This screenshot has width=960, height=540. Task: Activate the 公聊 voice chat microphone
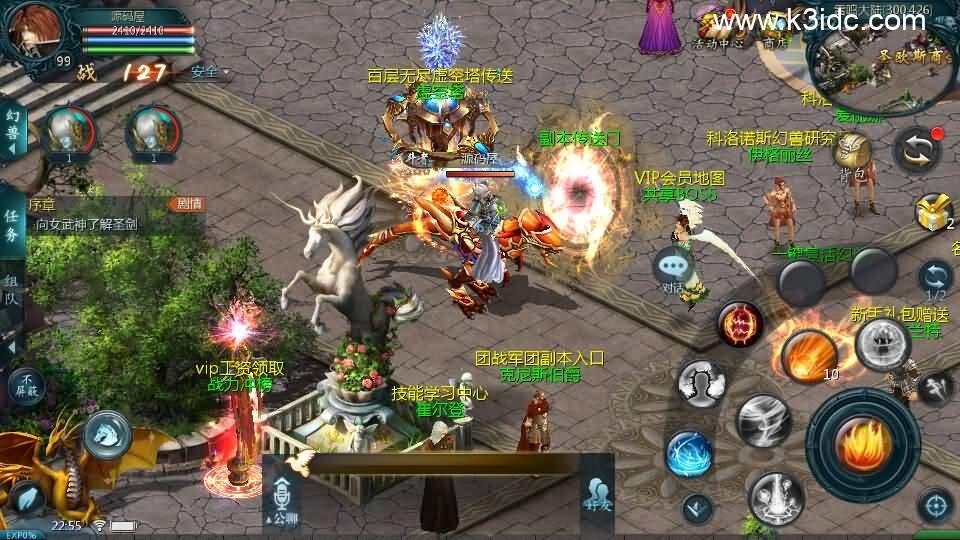click(282, 500)
